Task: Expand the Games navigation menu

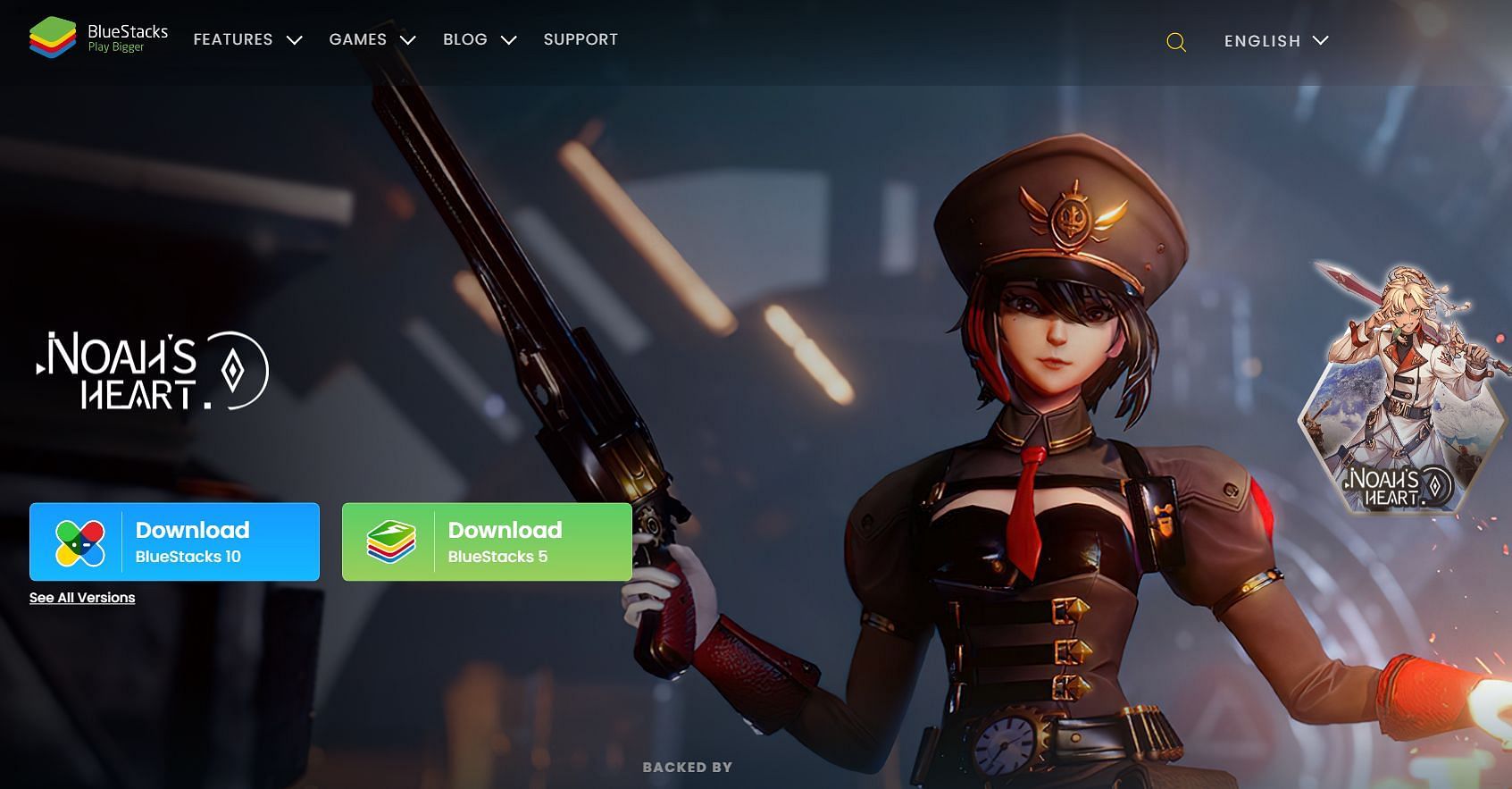Action: (x=372, y=40)
